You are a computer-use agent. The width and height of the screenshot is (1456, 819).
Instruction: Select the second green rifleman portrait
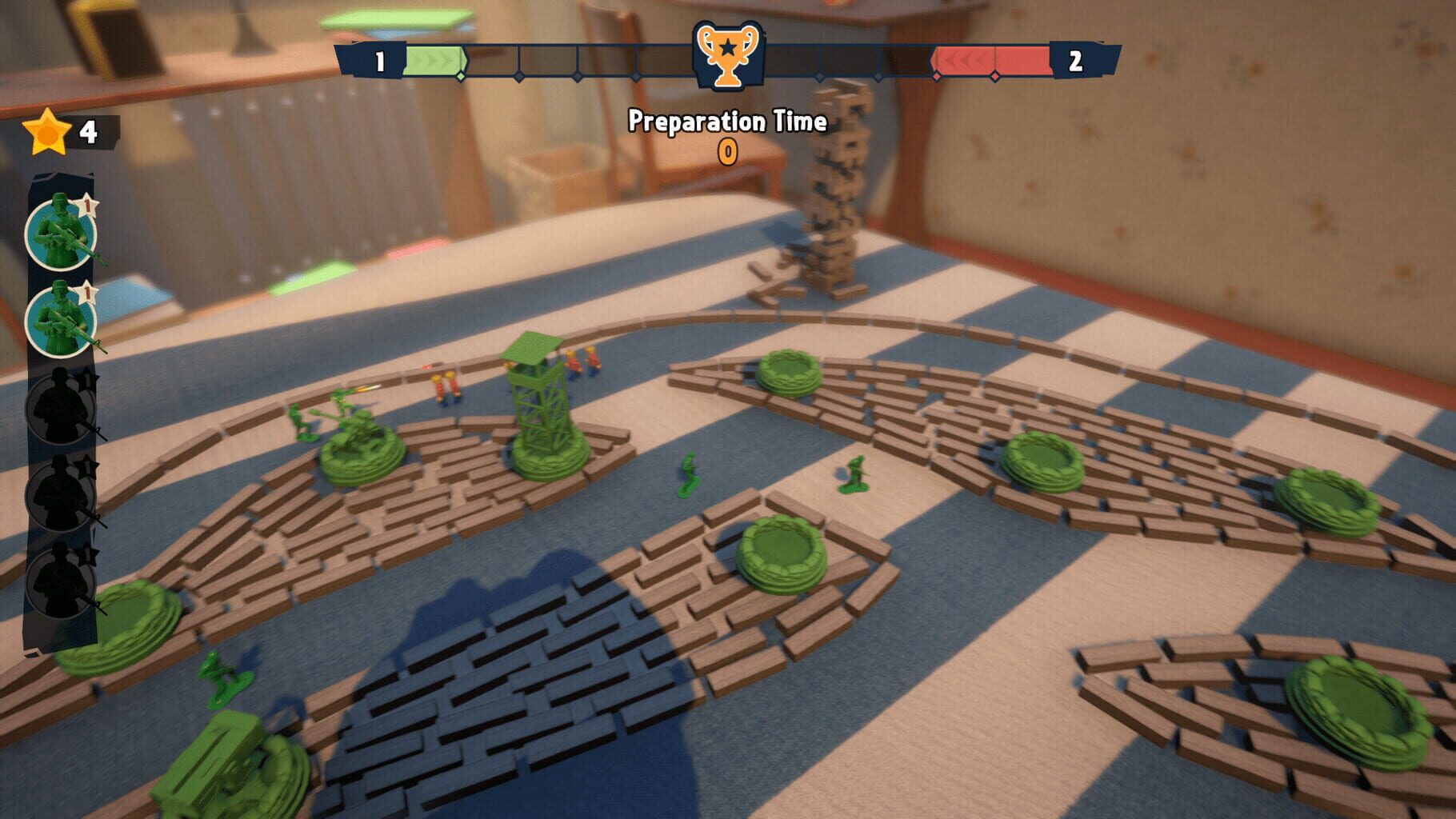pyautogui.click(x=60, y=320)
